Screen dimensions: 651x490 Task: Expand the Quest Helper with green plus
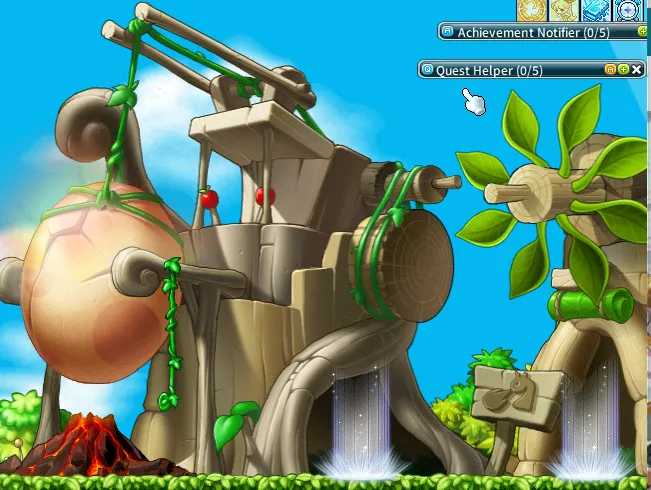point(624,70)
